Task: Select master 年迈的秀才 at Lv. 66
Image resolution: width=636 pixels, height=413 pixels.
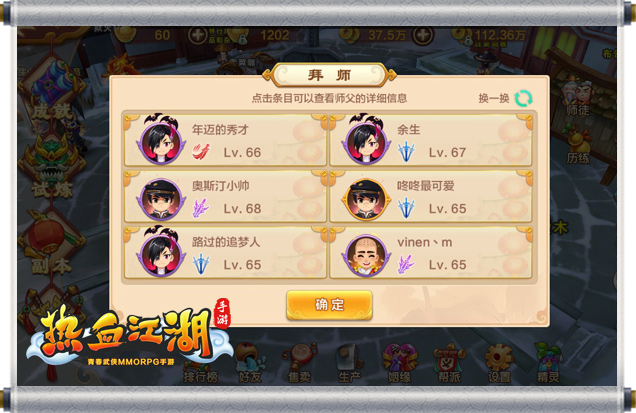Action: (224, 140)
